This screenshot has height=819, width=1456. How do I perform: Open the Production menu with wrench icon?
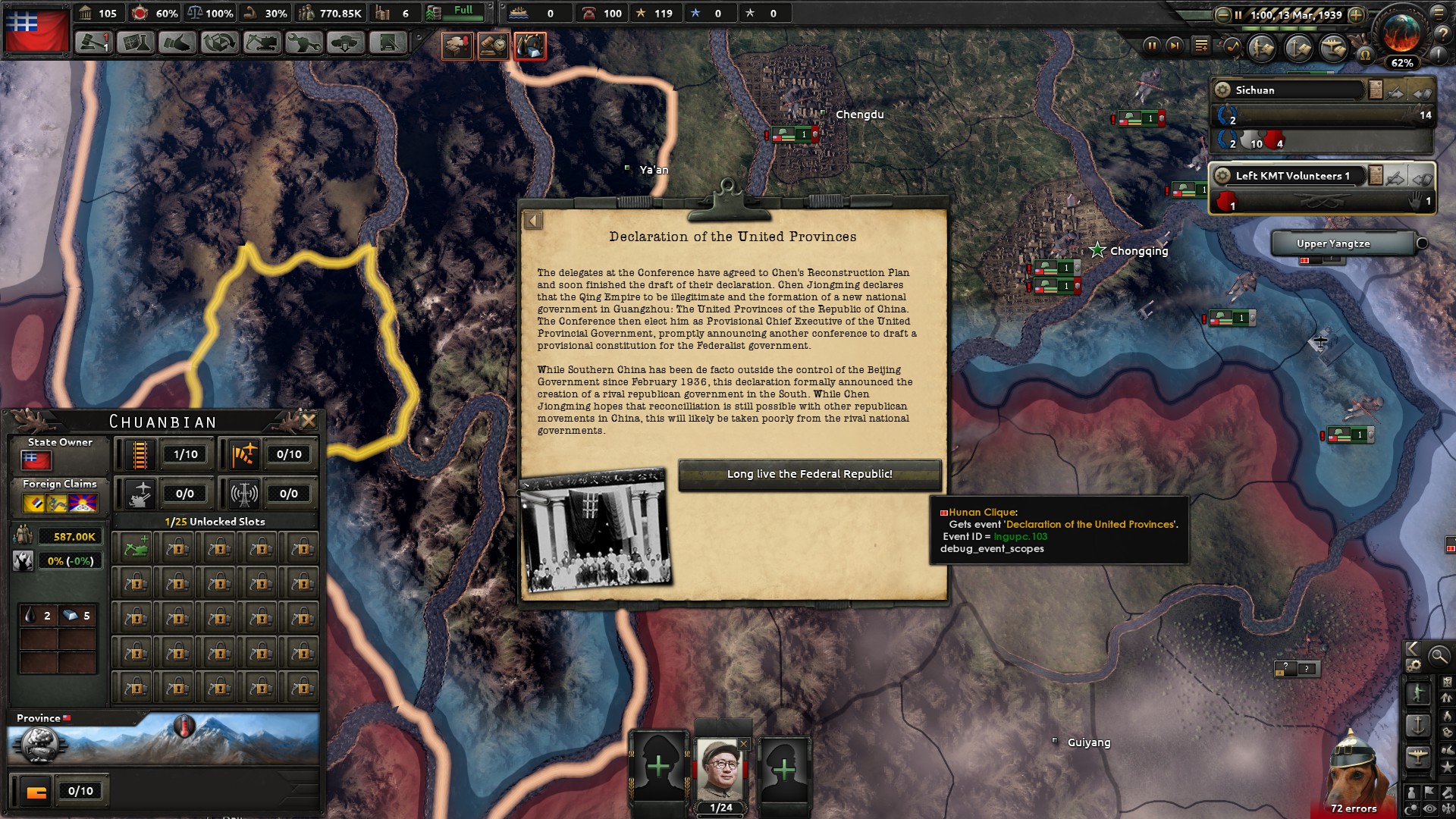tap(303, 42)
